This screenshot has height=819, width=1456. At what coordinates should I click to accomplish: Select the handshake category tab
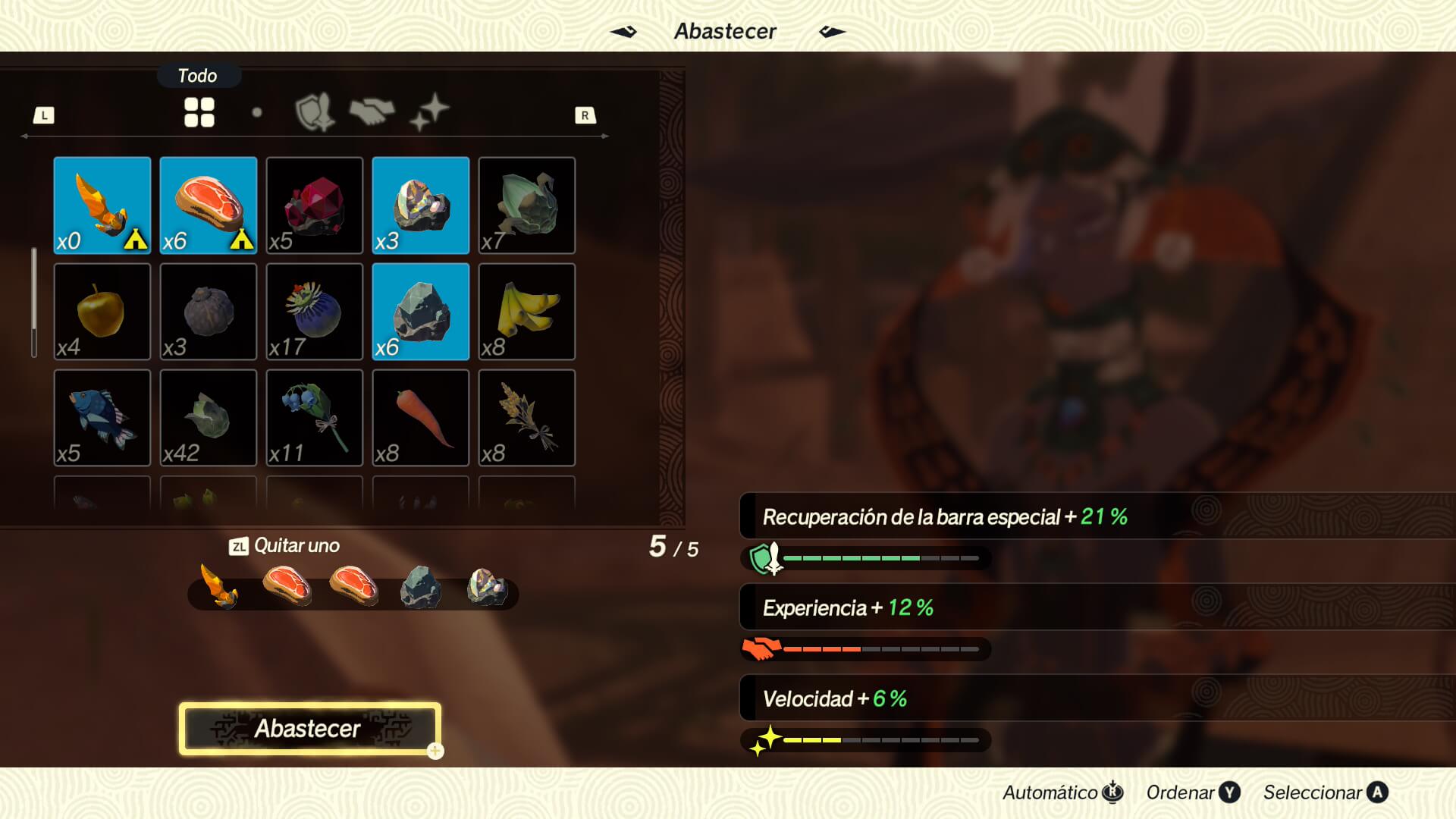pos(372,113)
